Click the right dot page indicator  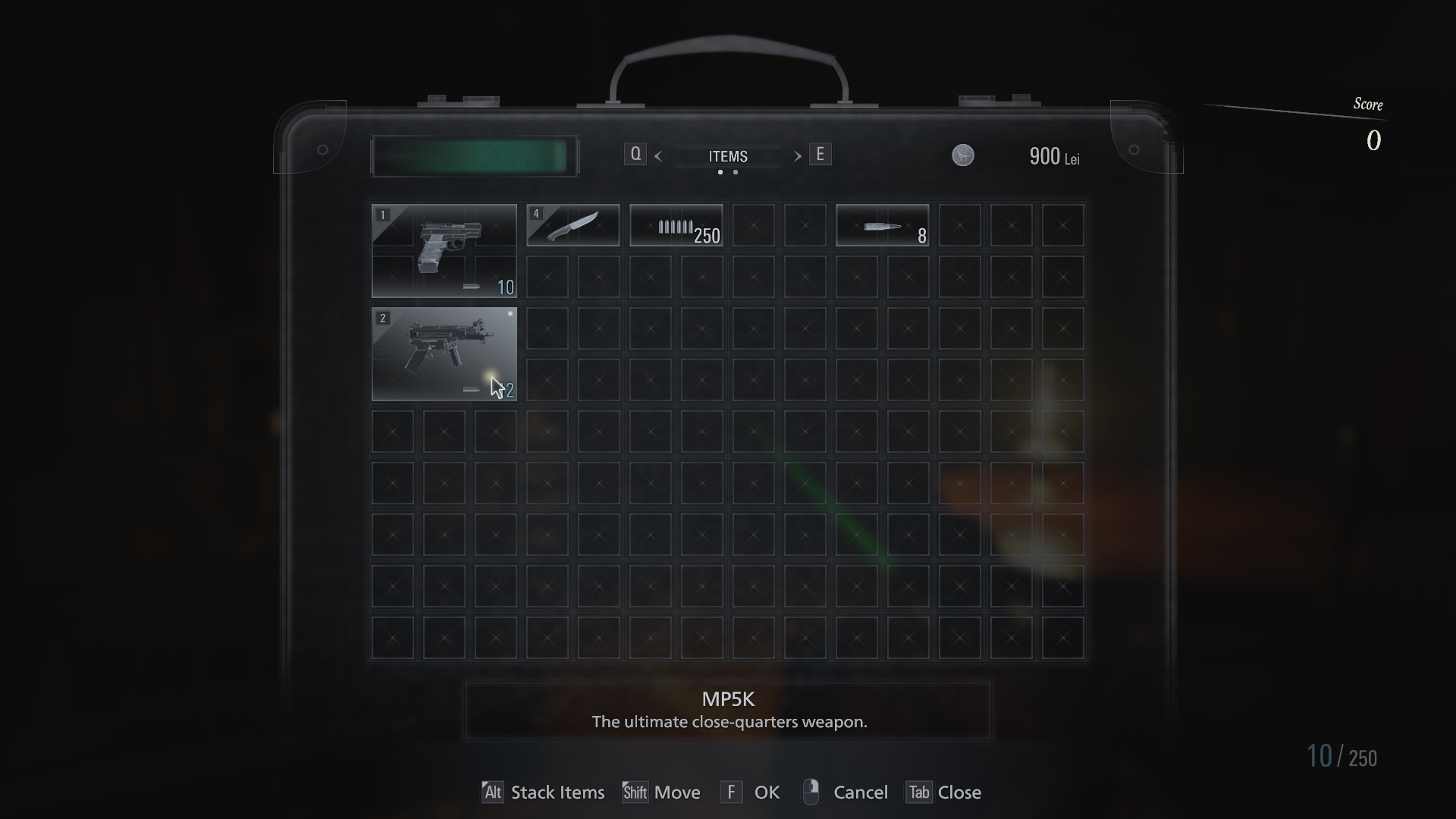pos(735,173)
